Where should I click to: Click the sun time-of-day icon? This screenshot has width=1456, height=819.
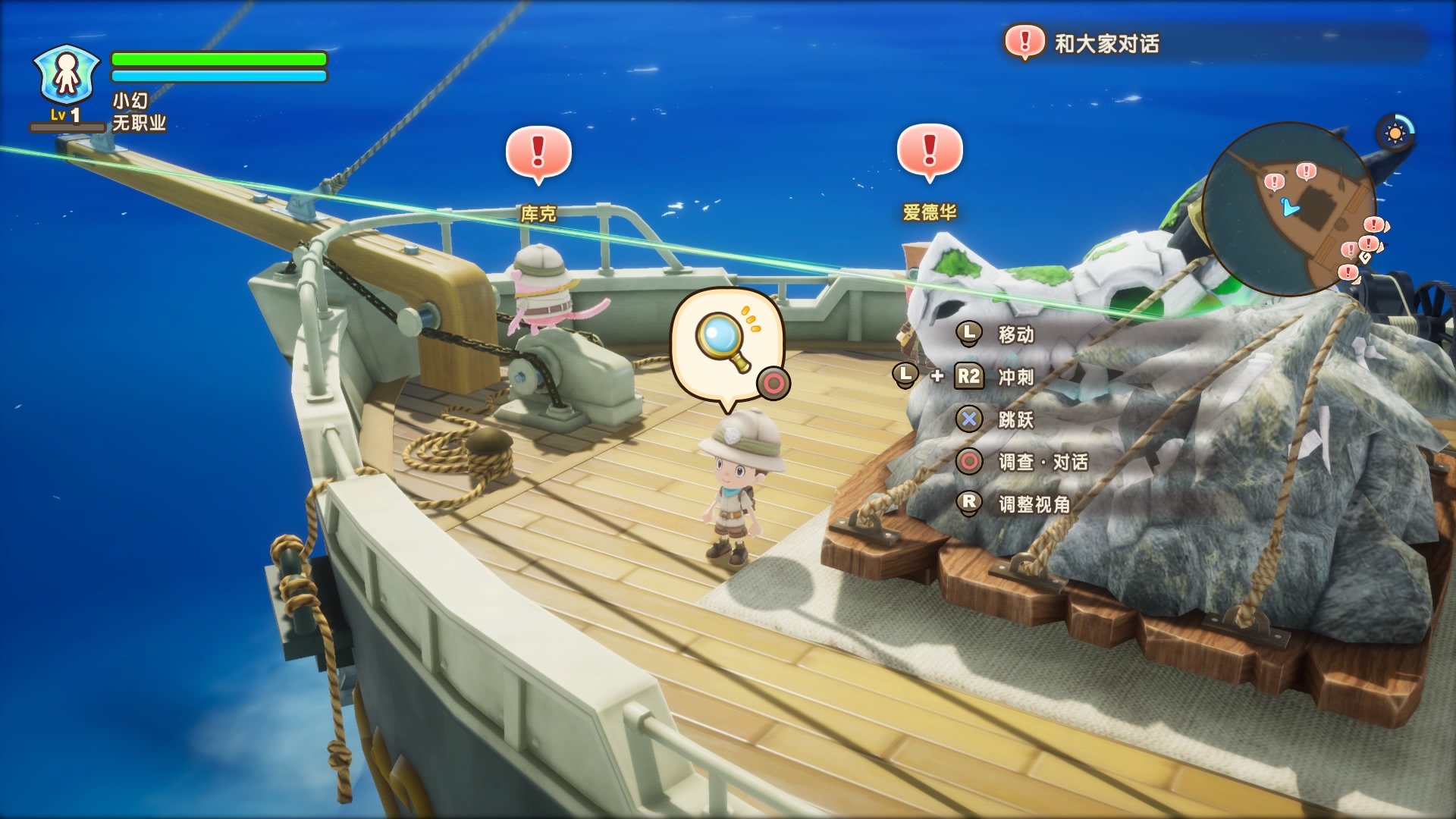coord(1395,134)
